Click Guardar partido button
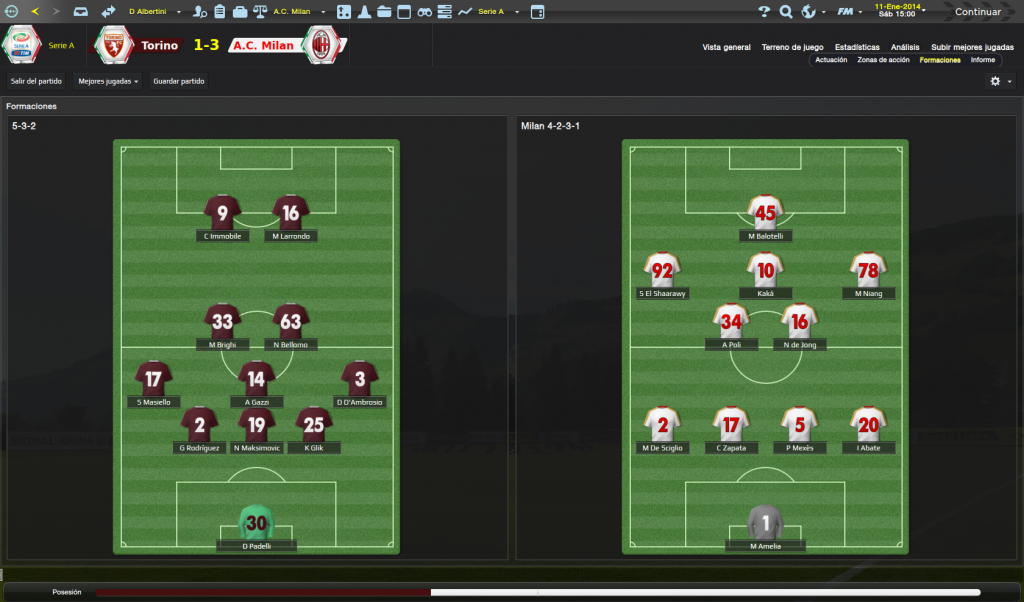Screen dimensions: 1024x602 tap(179, 81)
